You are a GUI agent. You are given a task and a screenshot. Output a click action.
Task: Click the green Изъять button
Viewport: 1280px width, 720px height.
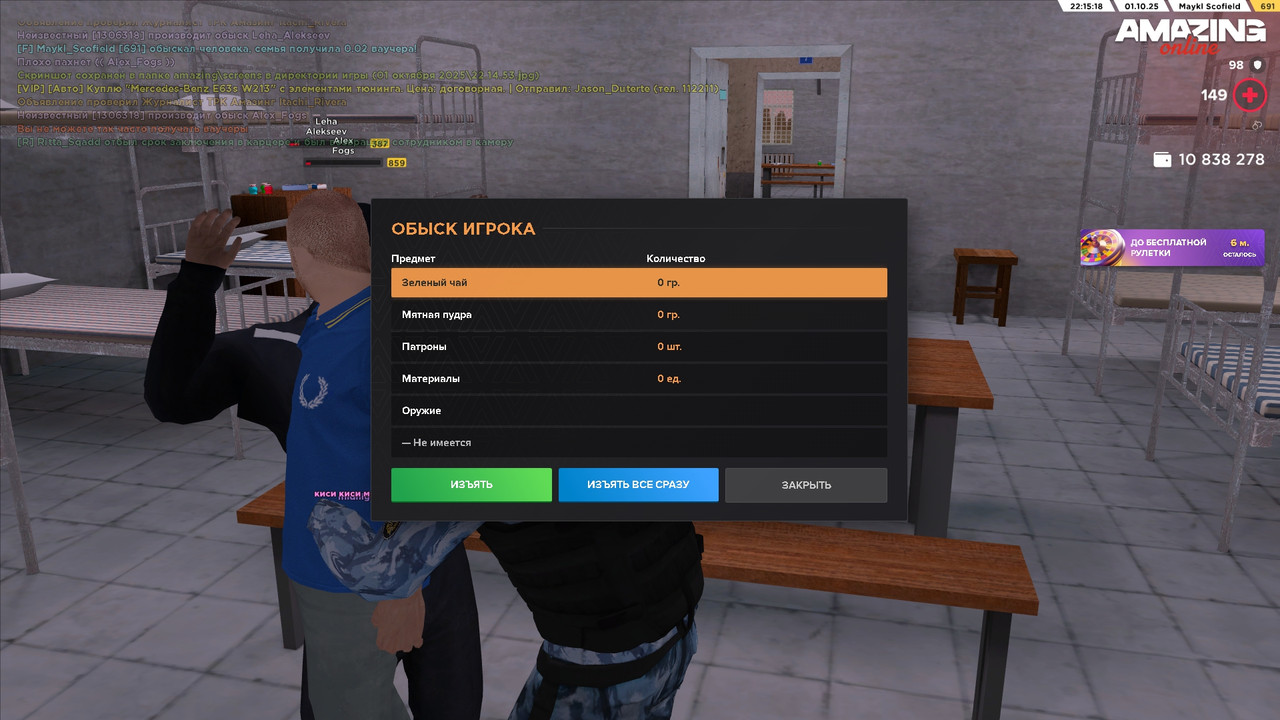pos(471,485)
